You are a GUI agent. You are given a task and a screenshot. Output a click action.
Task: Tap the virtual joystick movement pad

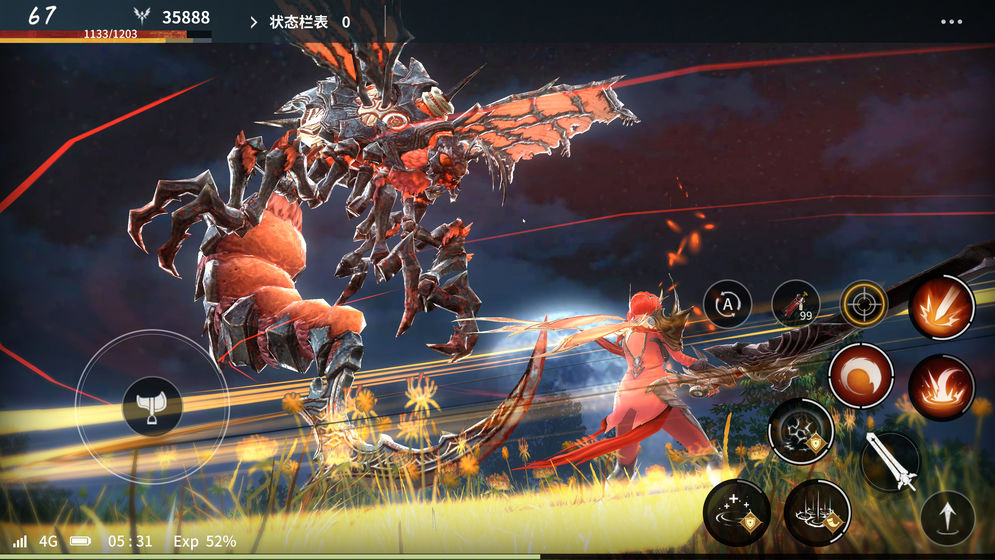point(152,406)
